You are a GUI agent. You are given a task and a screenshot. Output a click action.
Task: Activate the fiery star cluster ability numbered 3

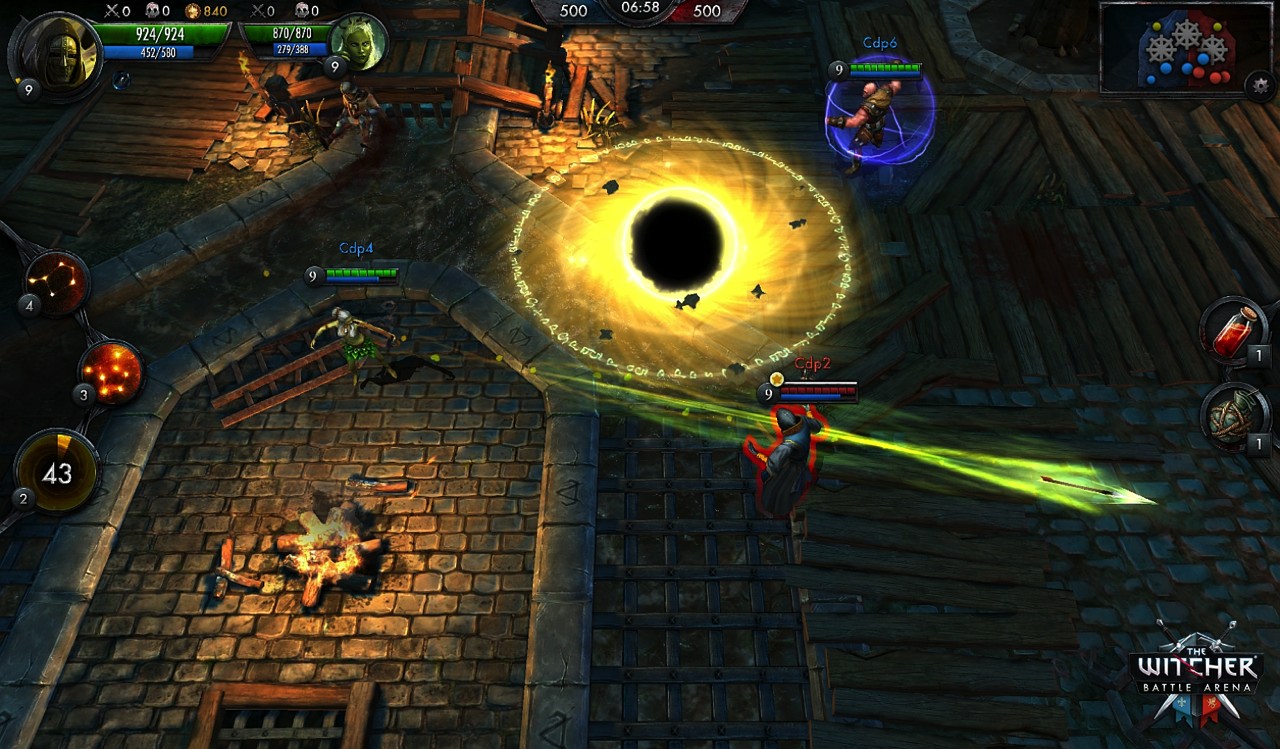(x=110, y=372)
